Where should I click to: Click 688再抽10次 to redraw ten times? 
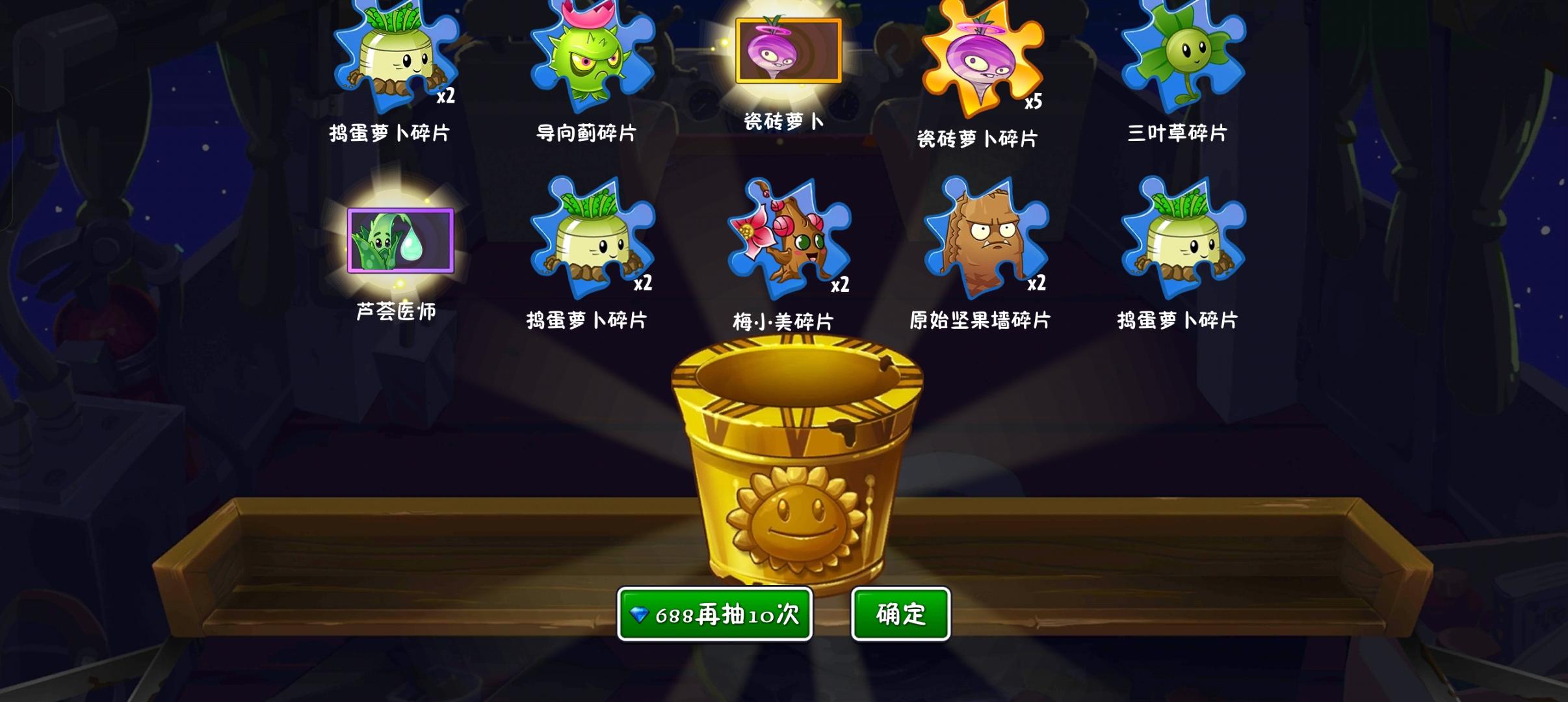pos(715,613)
